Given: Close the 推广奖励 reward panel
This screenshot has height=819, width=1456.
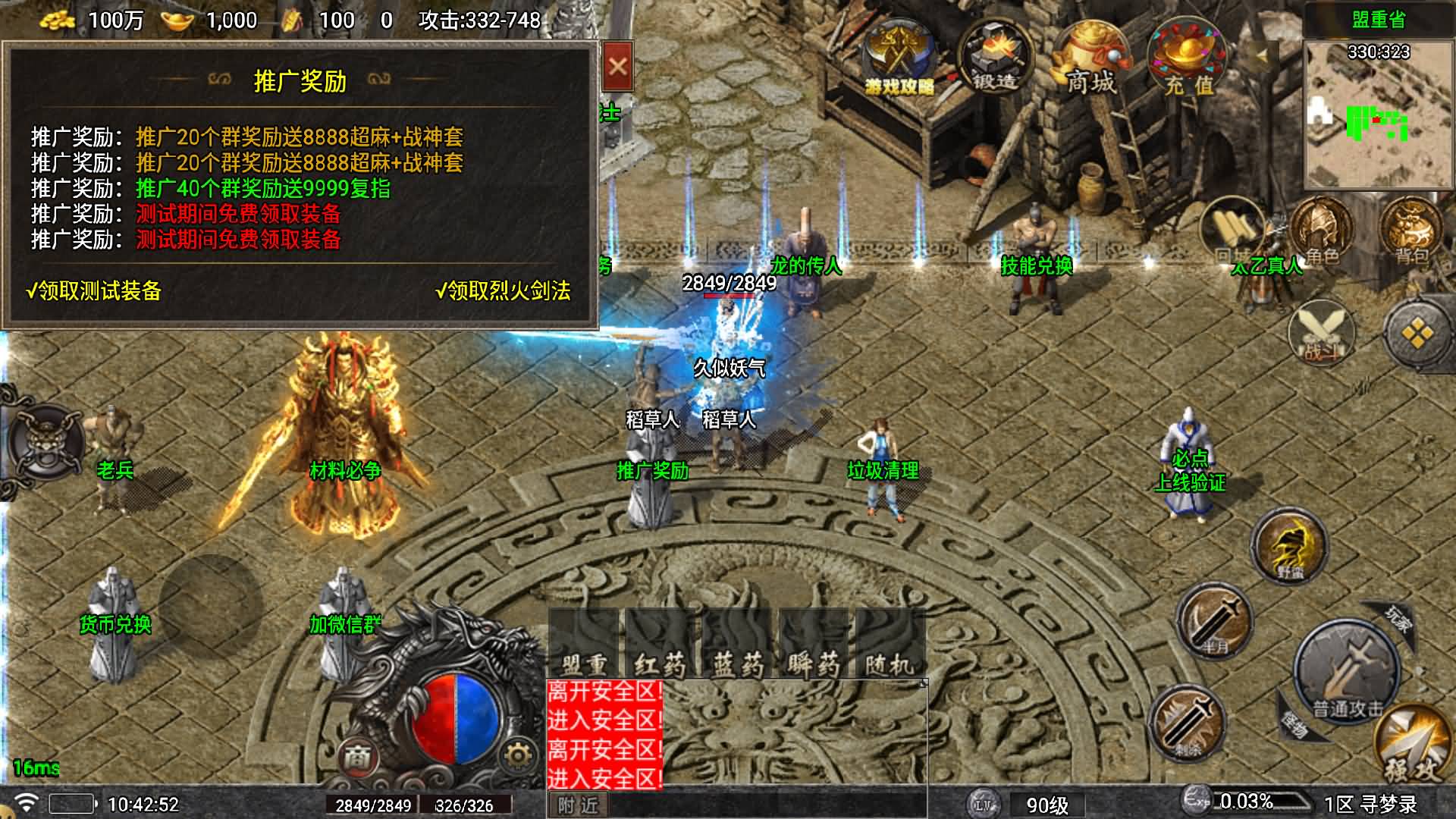Looking at the screenshot, I should (x=617, y=67).
